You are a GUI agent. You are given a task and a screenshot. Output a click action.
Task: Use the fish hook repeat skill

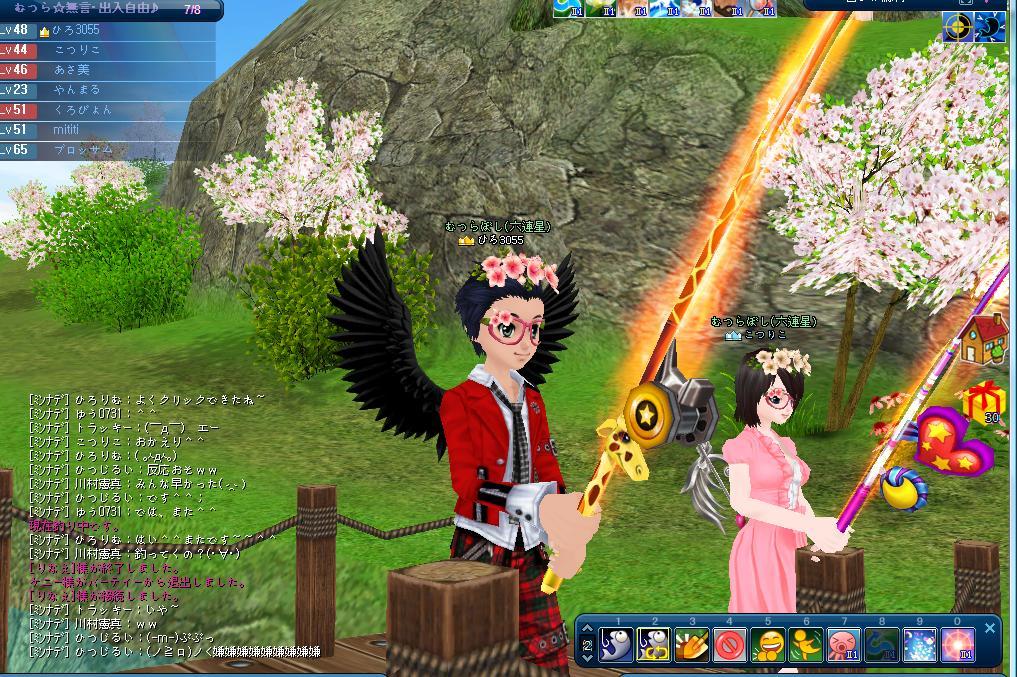654,645
